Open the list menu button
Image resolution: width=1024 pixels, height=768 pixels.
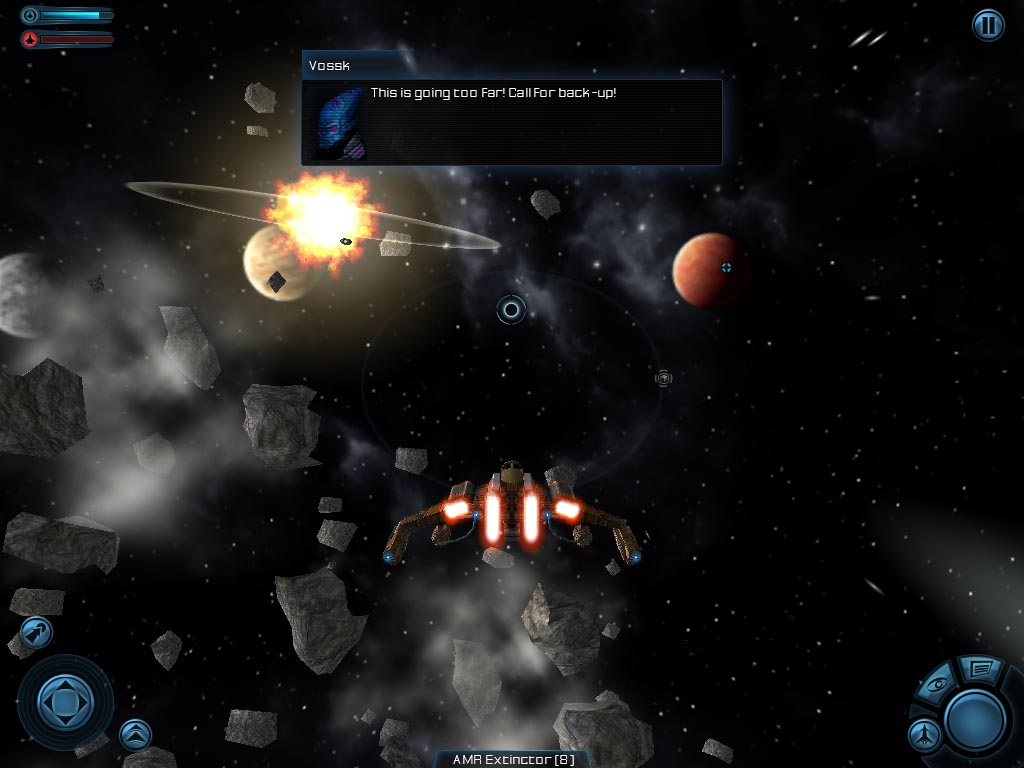click(x=981, y=667)
